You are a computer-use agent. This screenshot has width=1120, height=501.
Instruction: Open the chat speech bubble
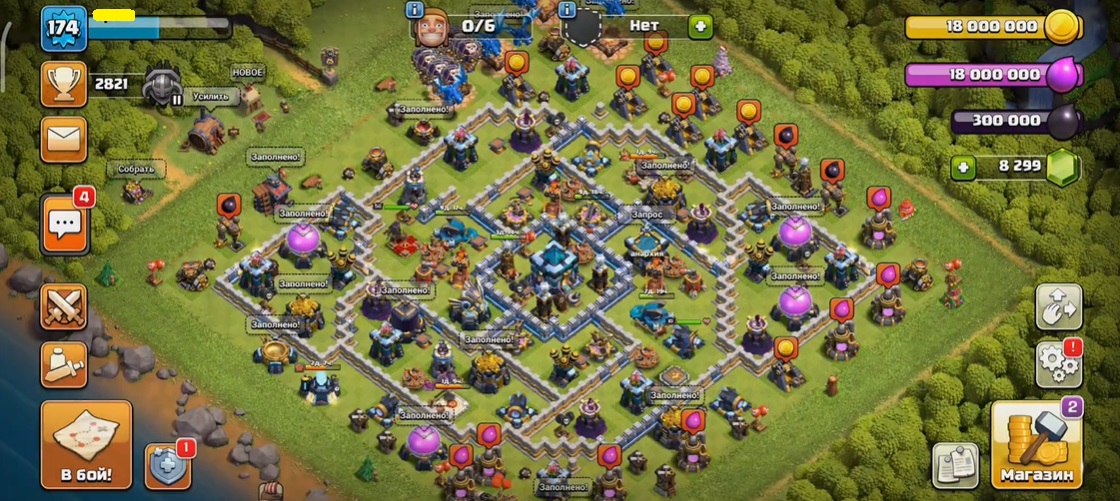[x=64, y=222]
